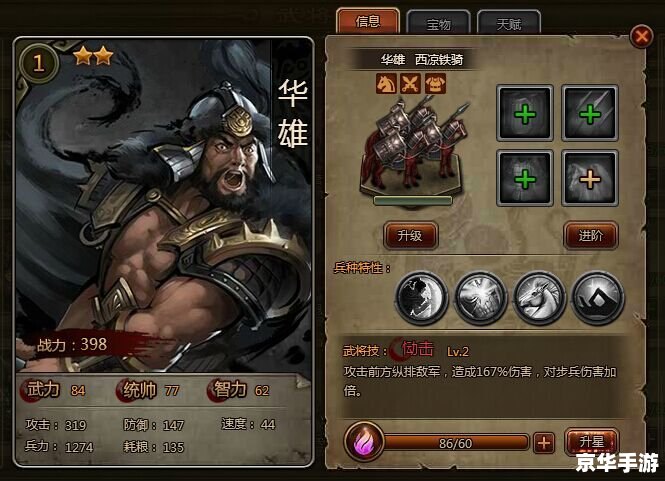Click the 升级 upgrade button
This screenshot has width=665, height=481.
tap(411, 236)
